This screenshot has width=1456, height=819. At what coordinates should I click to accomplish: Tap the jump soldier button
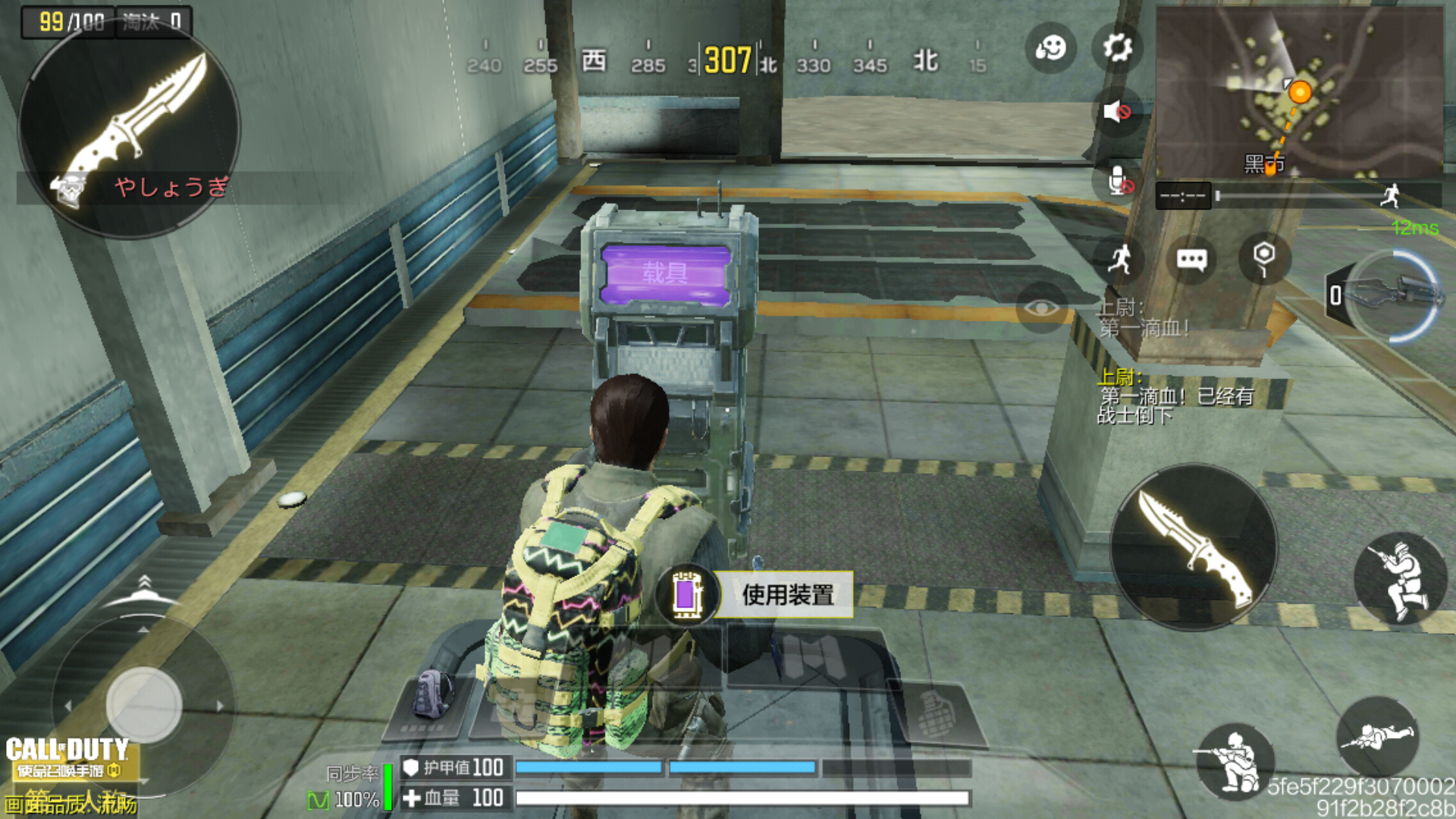(x=1400, y=579)
